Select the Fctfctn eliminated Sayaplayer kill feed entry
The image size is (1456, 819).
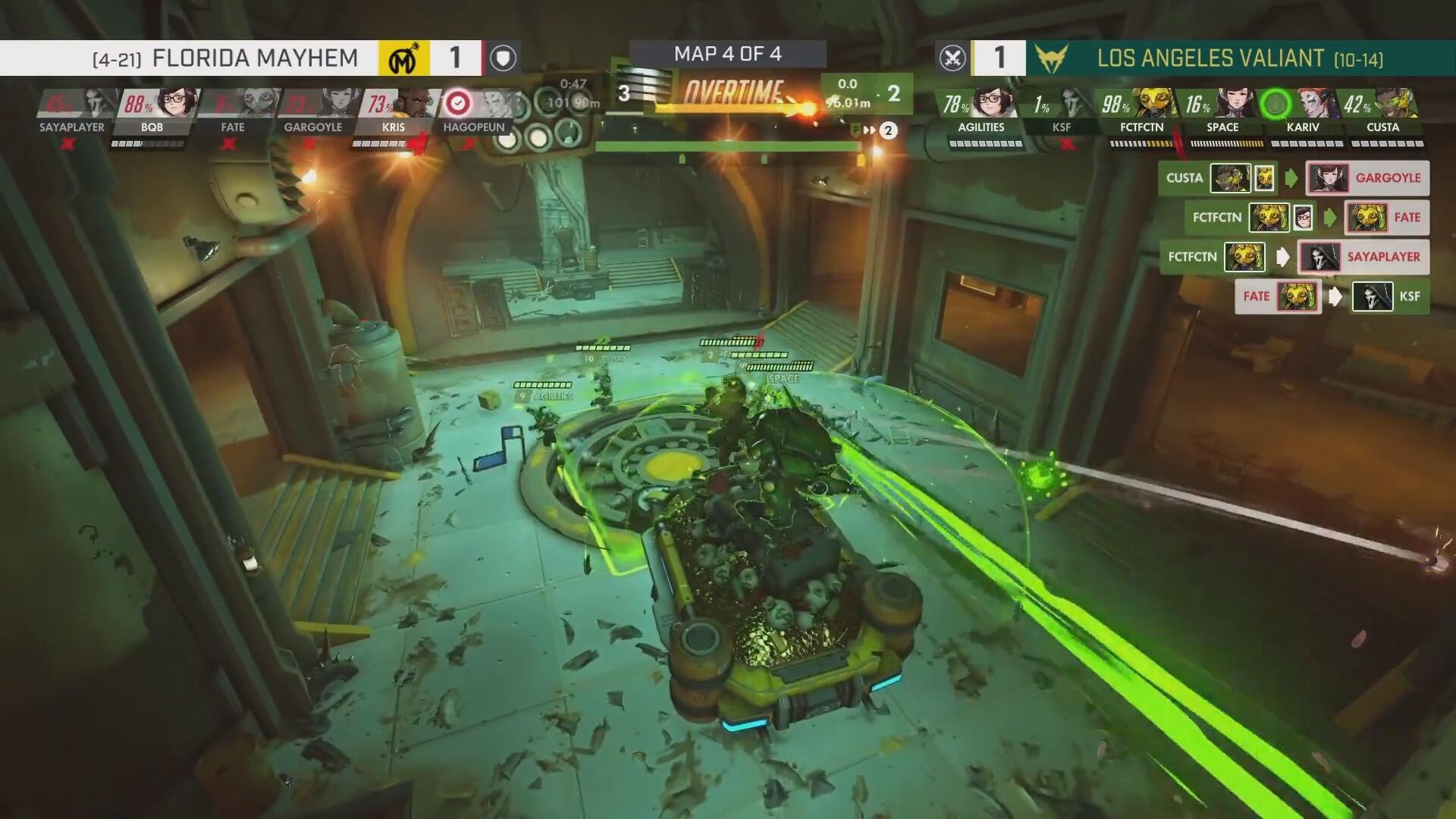[1294, 257]
